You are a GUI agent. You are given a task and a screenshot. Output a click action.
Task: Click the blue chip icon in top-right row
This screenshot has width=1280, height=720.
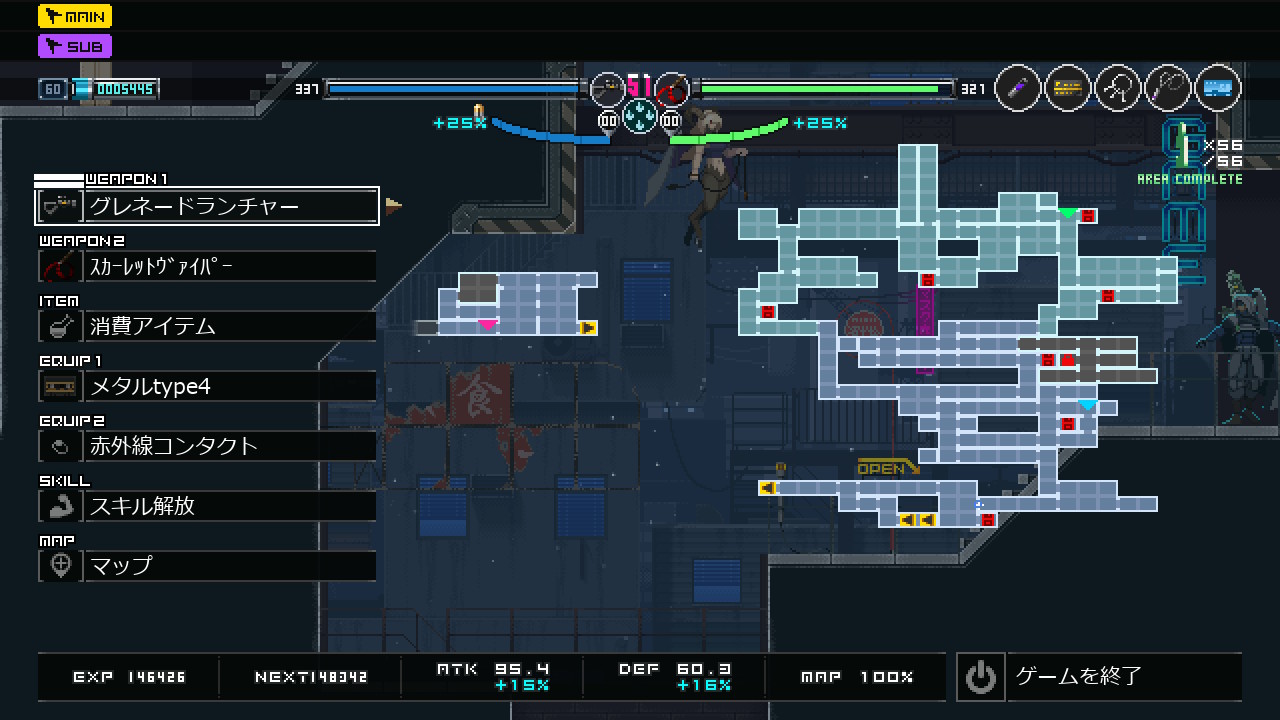(1217, 89)
